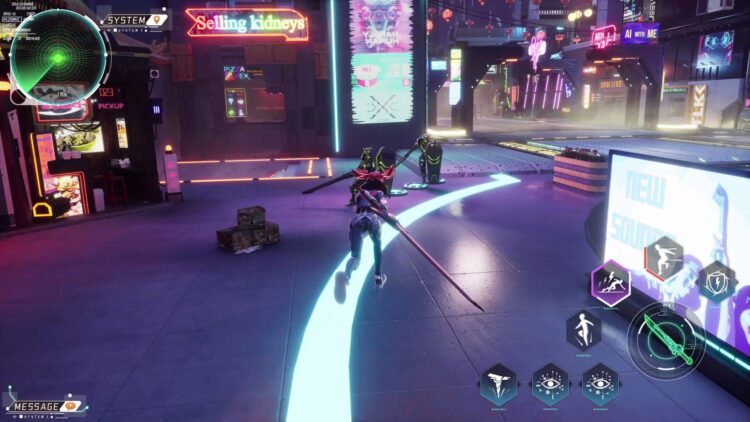
Task: Use the red-bordered leaping figure skill
Action: pos(664,258)
